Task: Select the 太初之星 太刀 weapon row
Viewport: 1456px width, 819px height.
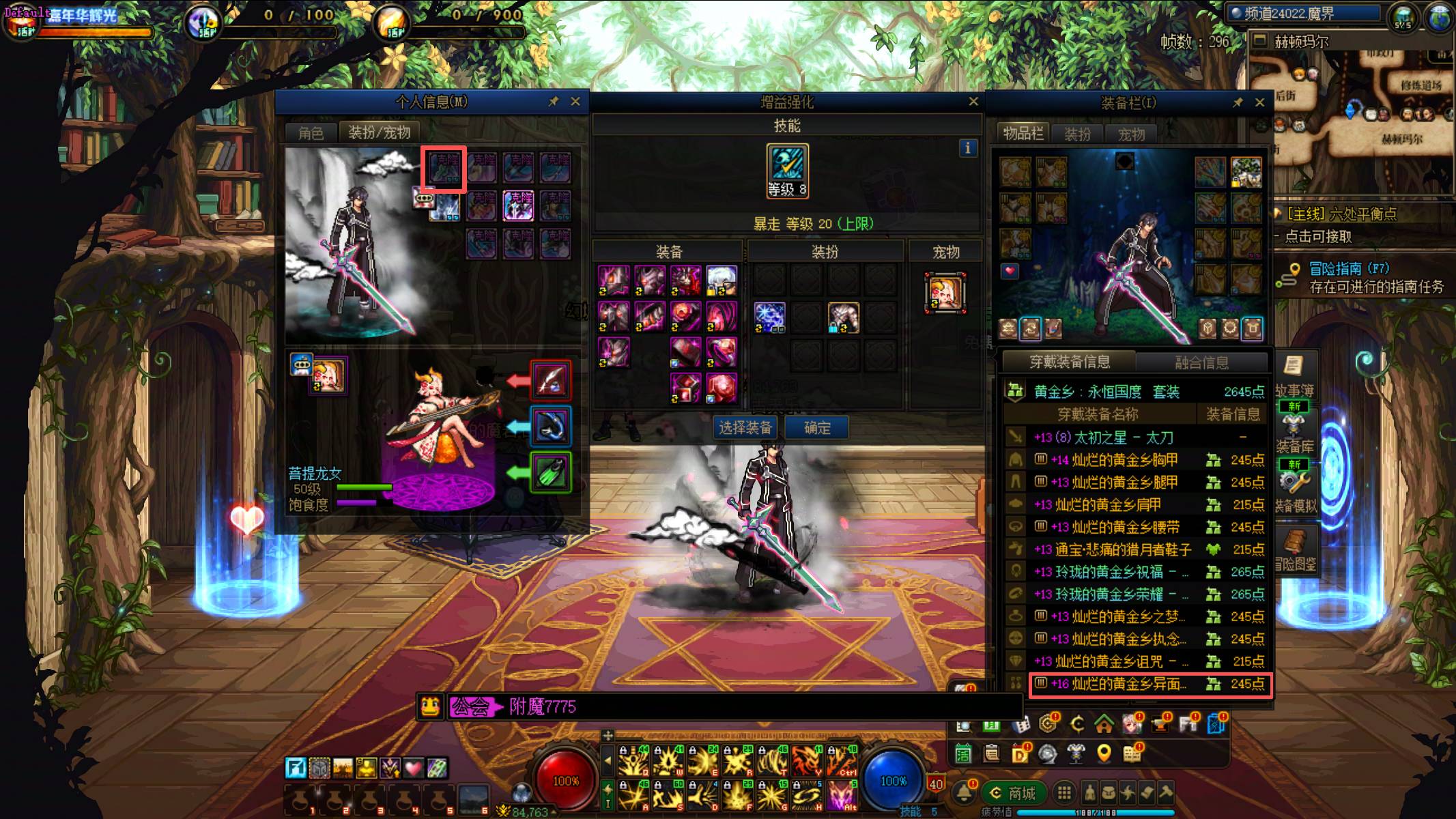Action: [x=1137, y=437]
